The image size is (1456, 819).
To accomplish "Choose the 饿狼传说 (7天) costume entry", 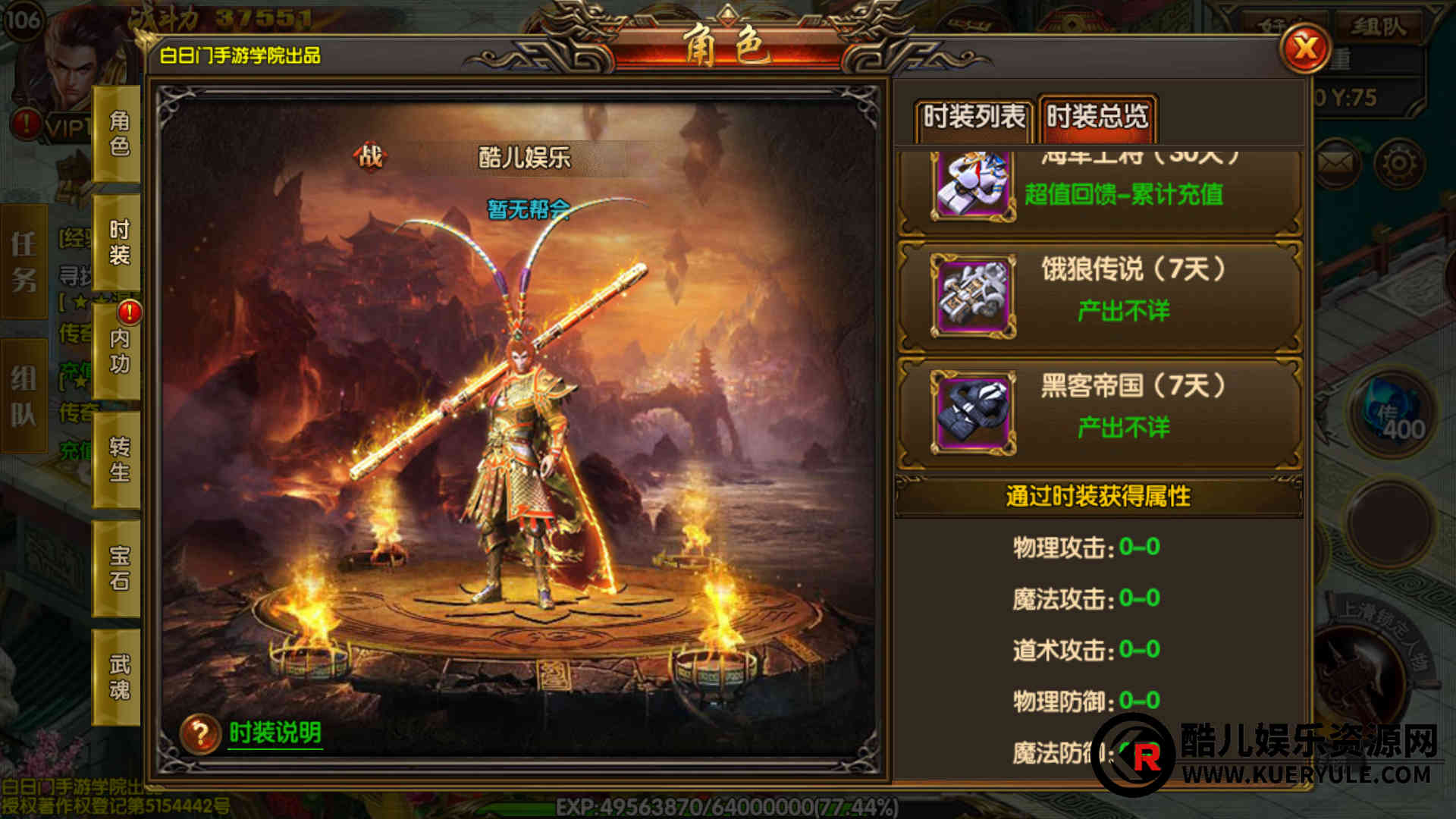I will point(1100,294).
